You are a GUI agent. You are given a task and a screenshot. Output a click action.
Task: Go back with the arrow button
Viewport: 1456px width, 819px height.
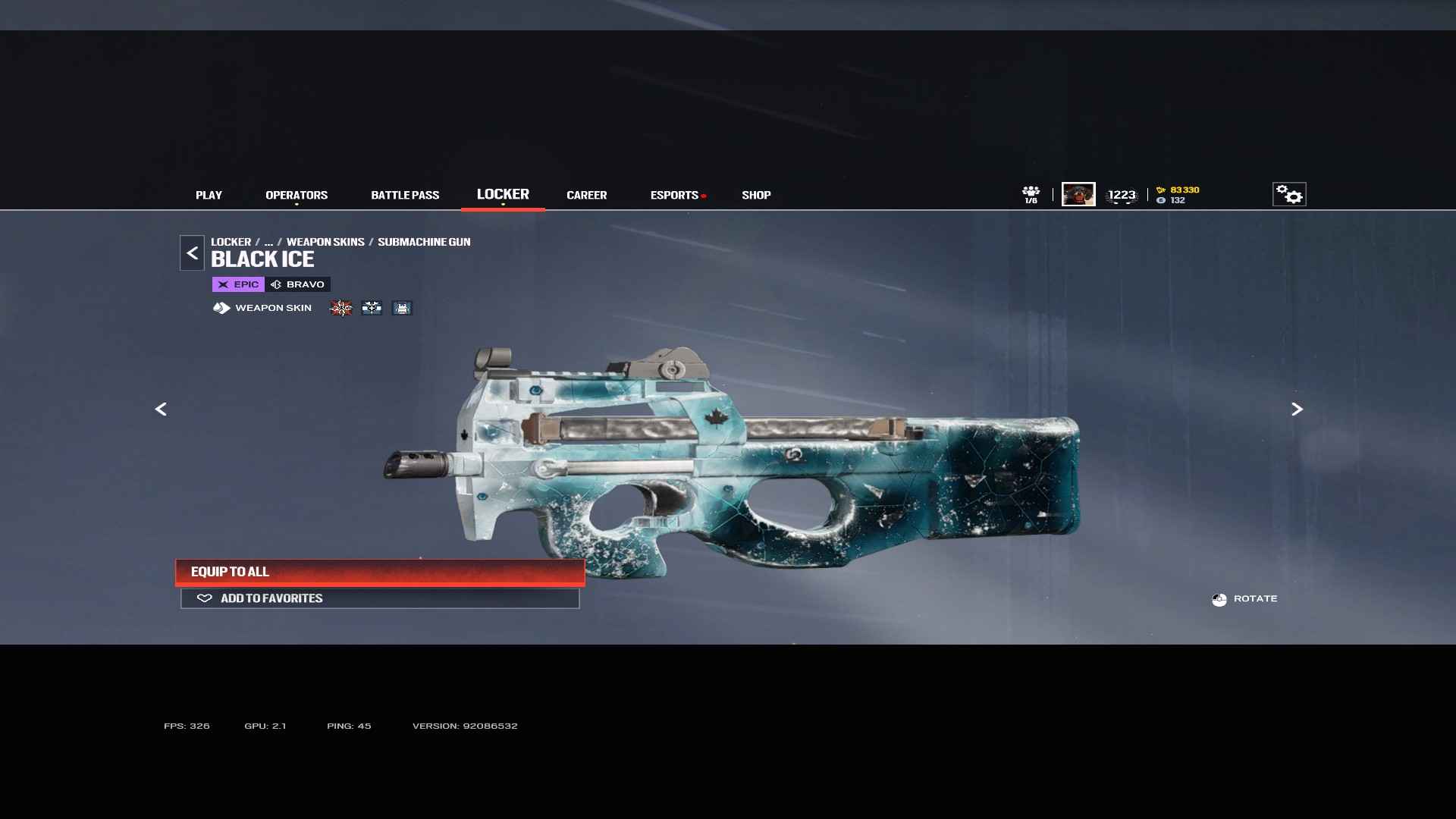[x=192, y=253]
